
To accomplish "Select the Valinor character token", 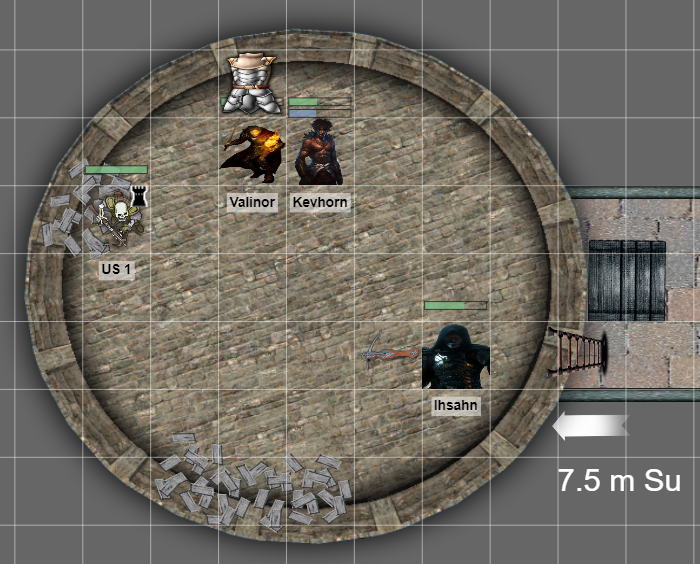I will point(250,154).
